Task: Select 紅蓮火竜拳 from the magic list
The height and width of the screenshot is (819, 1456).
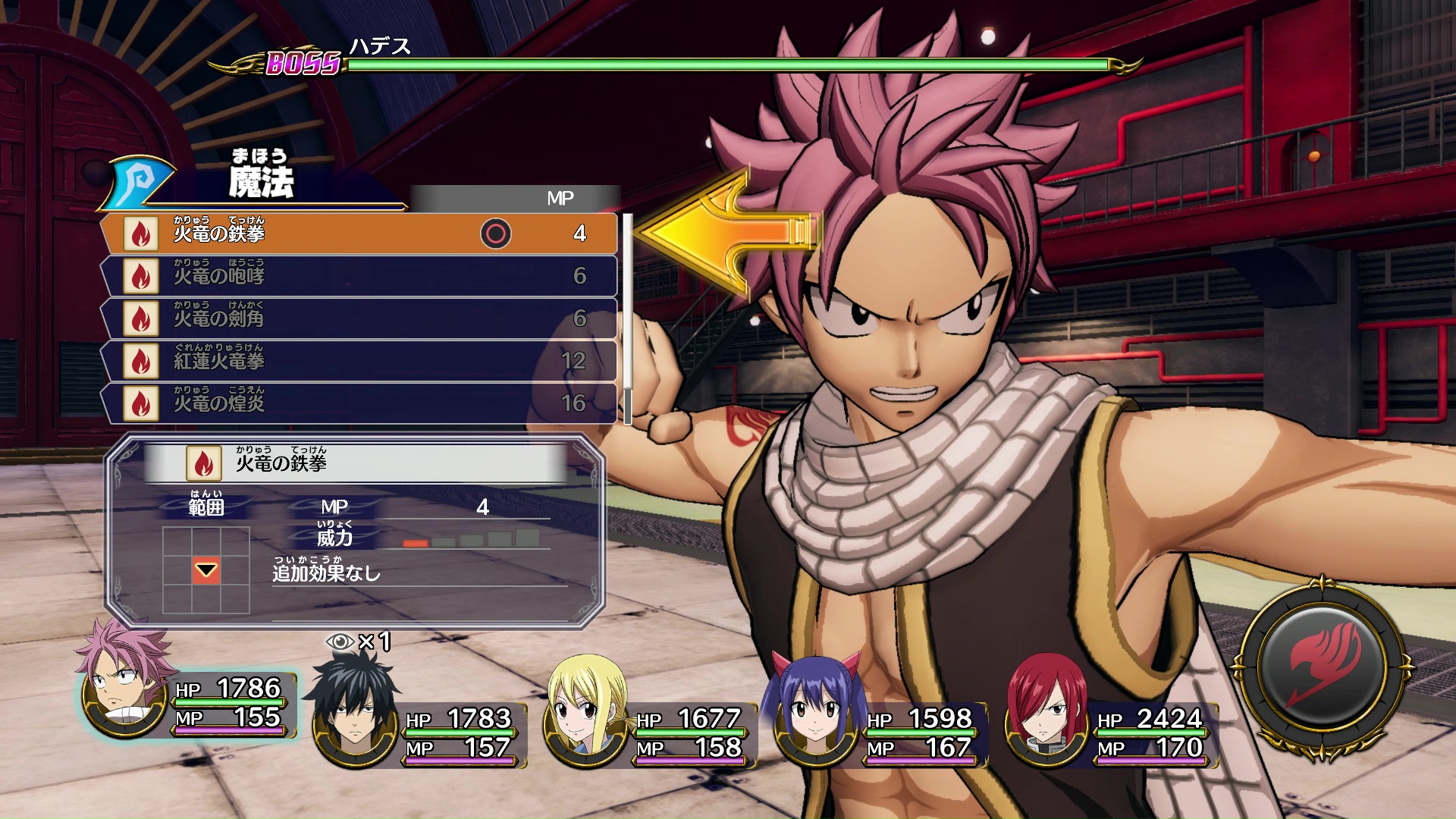Action: pyautogui.click(x=360, y=361)
